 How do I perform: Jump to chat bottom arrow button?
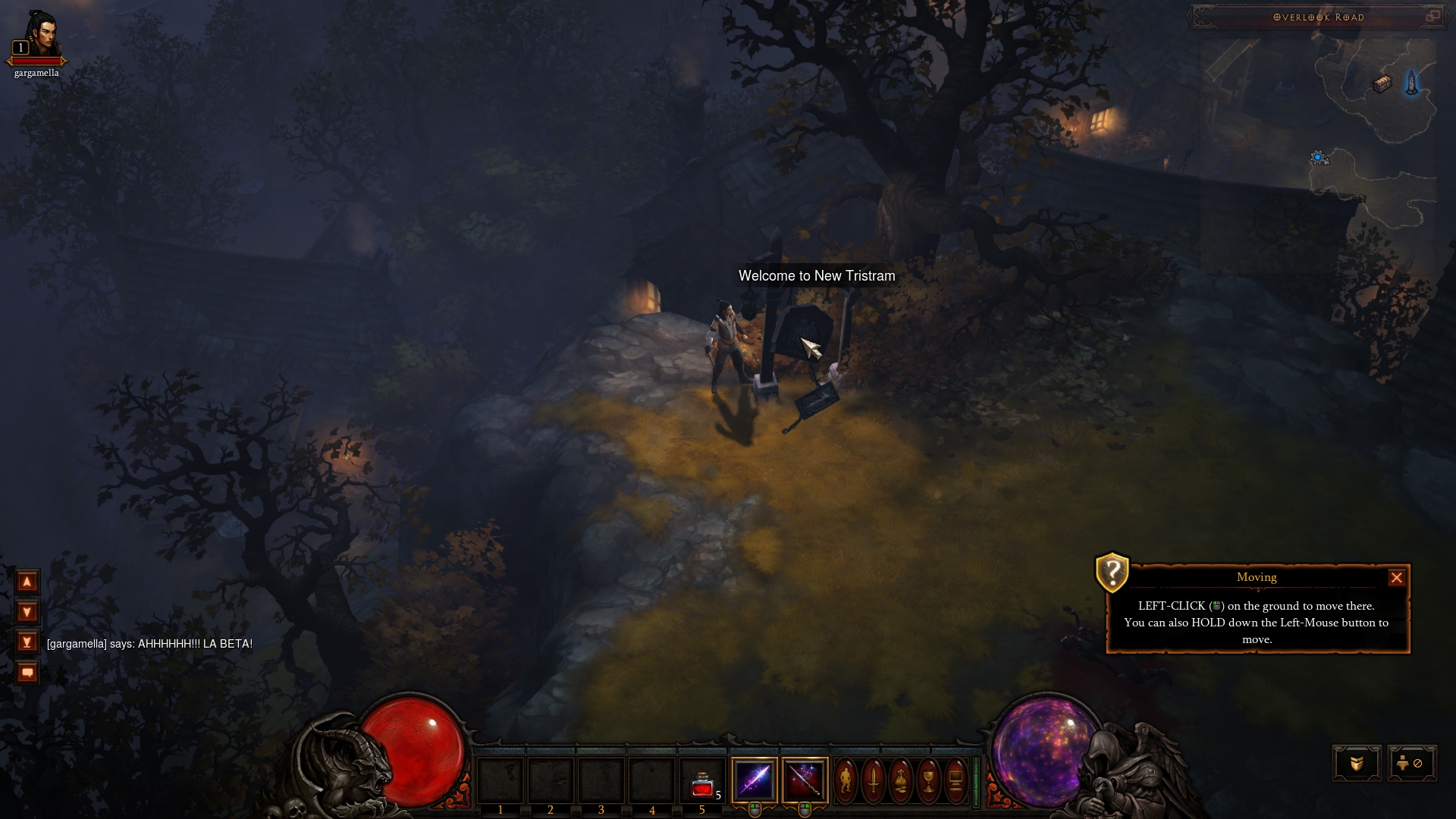click(x=27, y=642)
